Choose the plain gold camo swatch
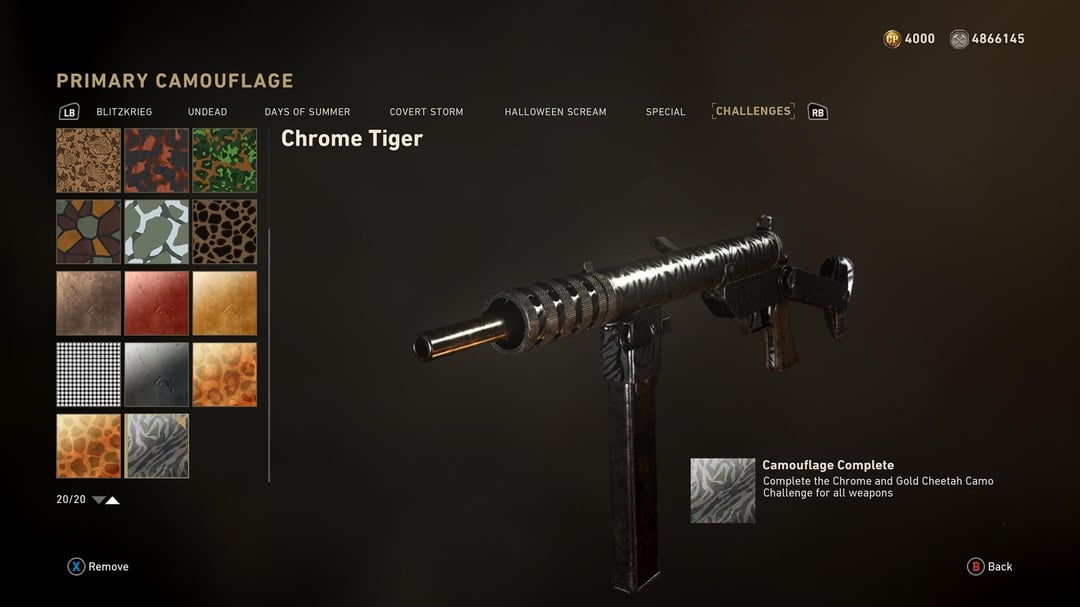 (x=224, y=303)
